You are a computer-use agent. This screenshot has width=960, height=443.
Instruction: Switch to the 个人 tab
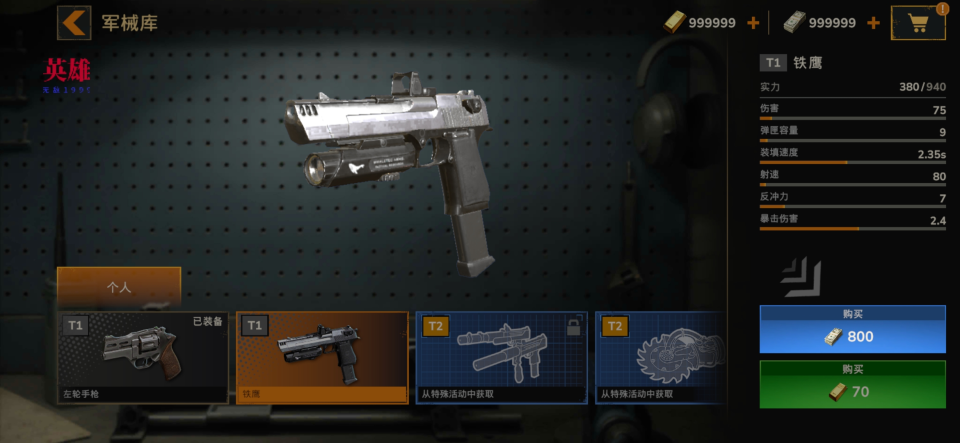tap(119, 286)
